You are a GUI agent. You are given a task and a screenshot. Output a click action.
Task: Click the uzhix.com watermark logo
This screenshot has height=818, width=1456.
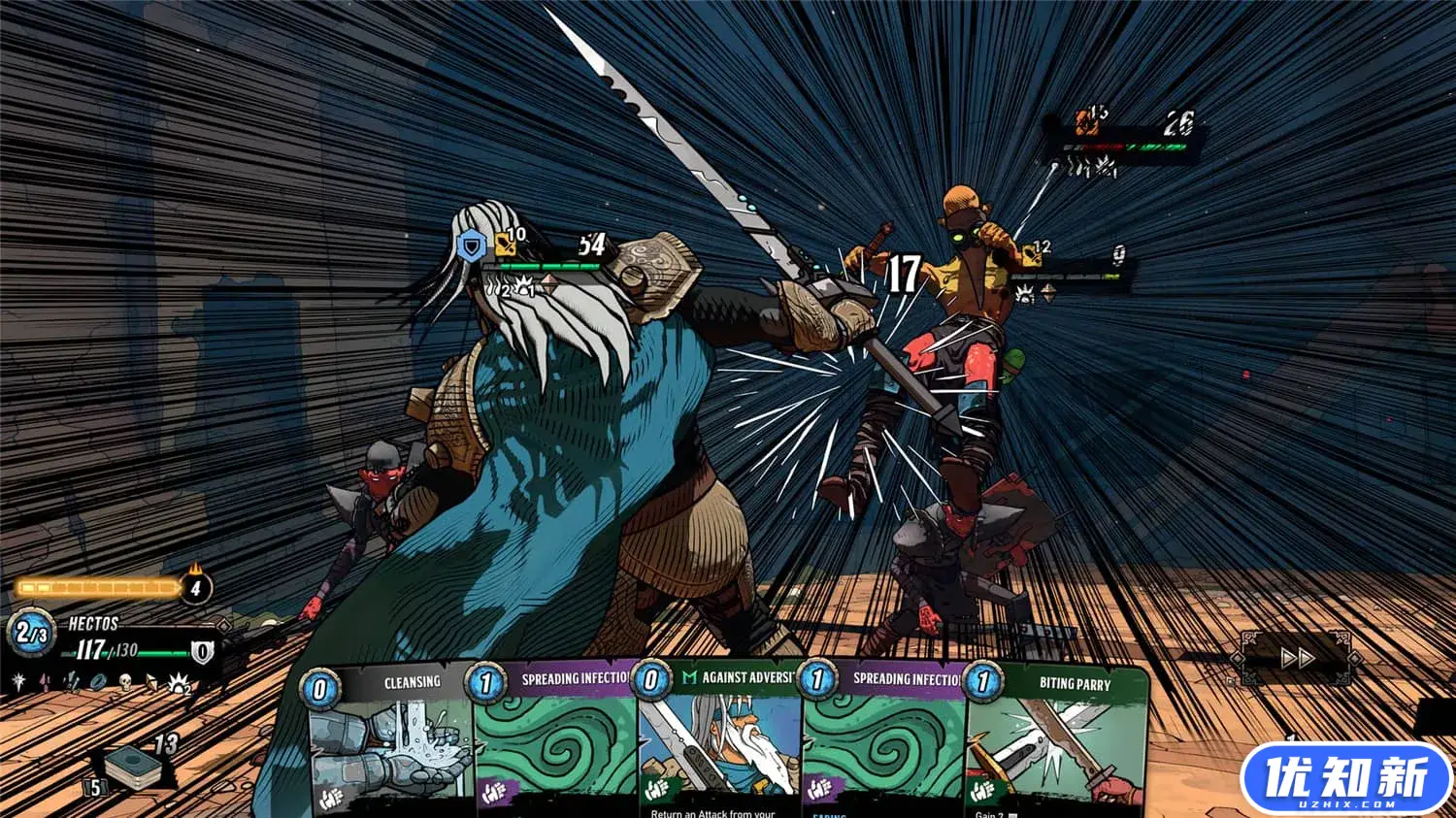(1345, 778)
